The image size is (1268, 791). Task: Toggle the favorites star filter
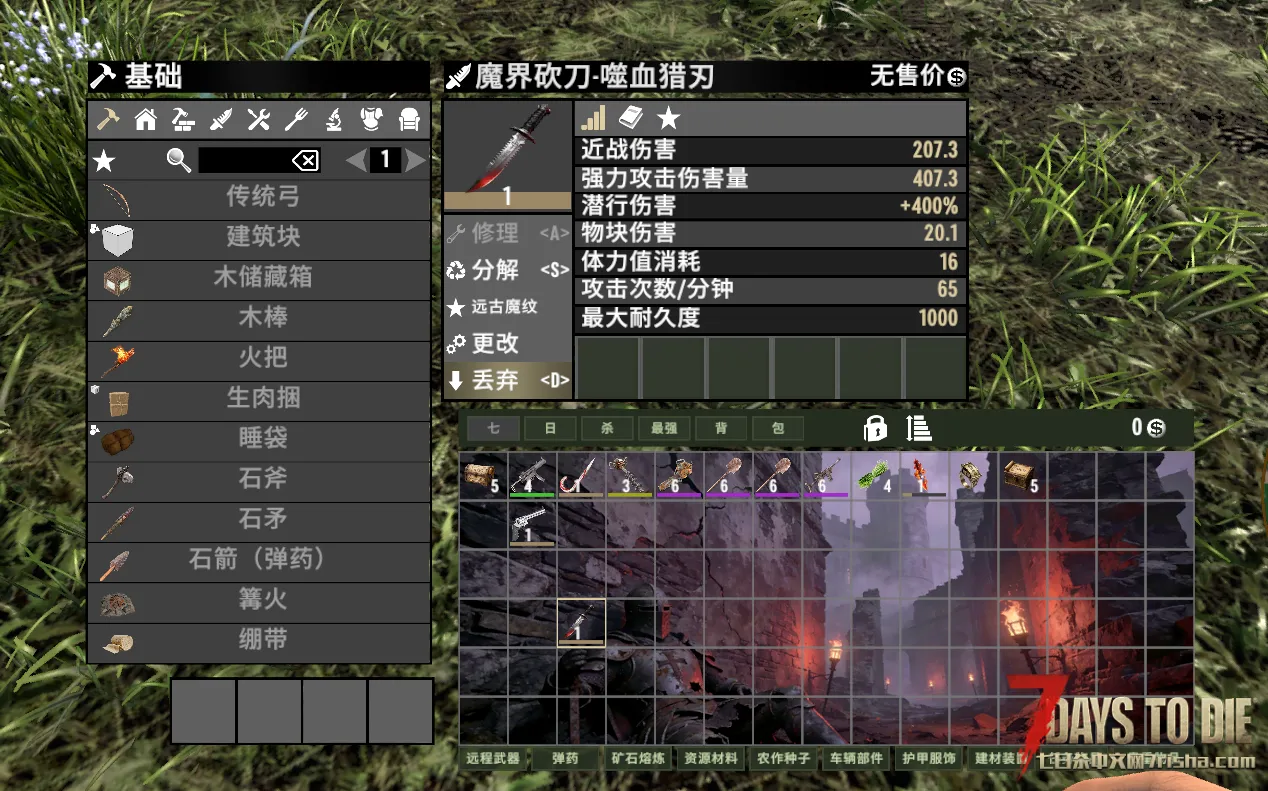point(104,161)
